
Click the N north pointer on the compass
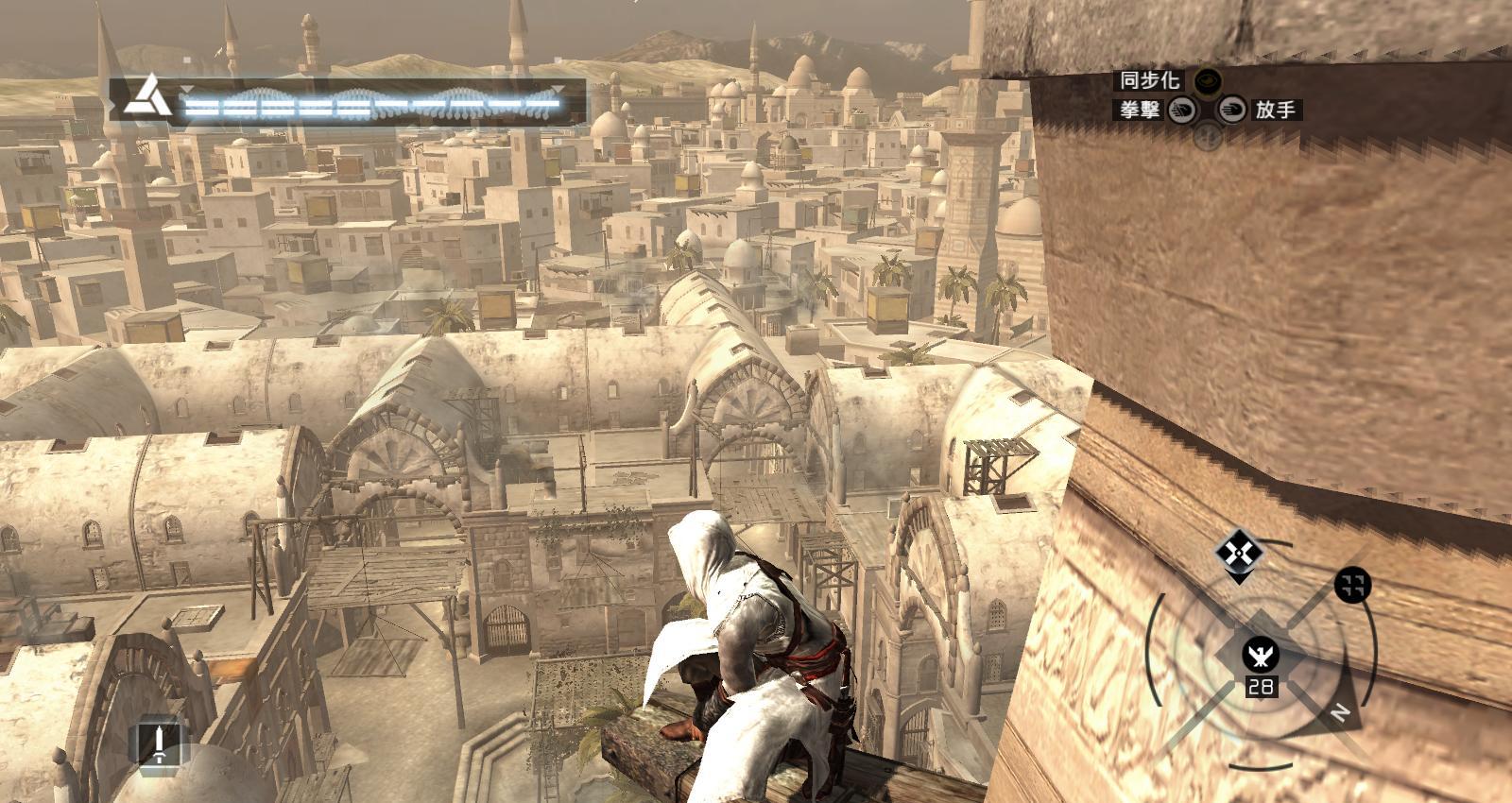pyautogui.click(x=1339, y=714)
